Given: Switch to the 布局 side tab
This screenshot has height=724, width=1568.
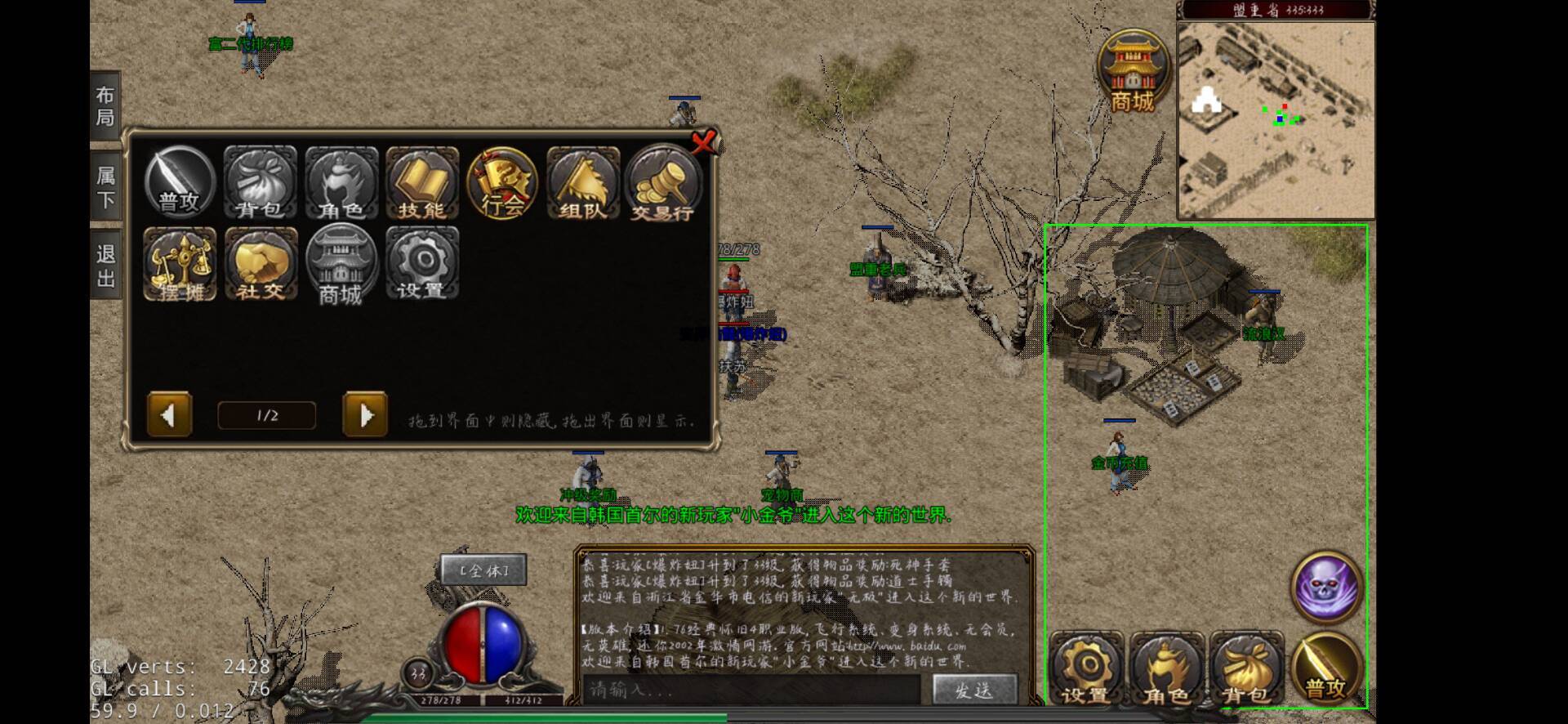Looking at the screenshot, I should tap(105, 106).
